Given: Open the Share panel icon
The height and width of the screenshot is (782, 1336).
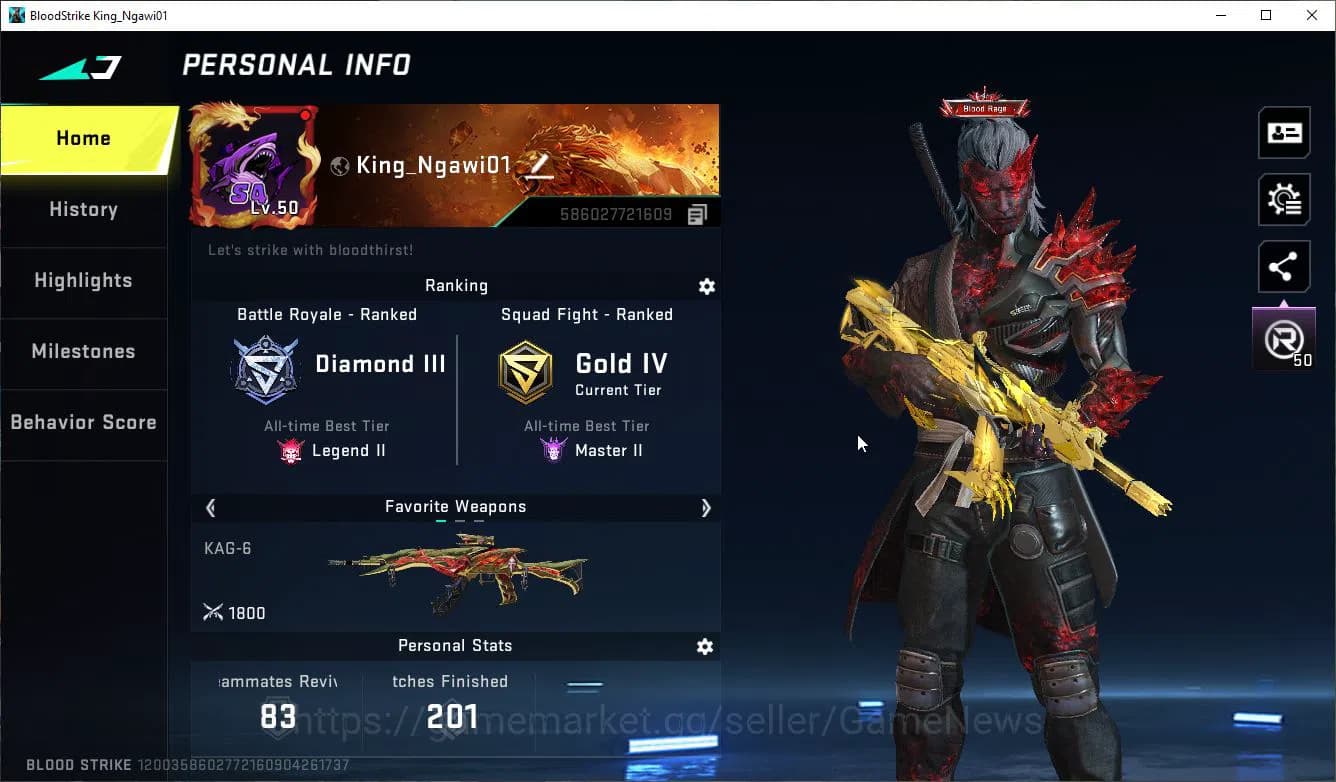Looking at the screenshot, I should click(x=1284, y=266).
